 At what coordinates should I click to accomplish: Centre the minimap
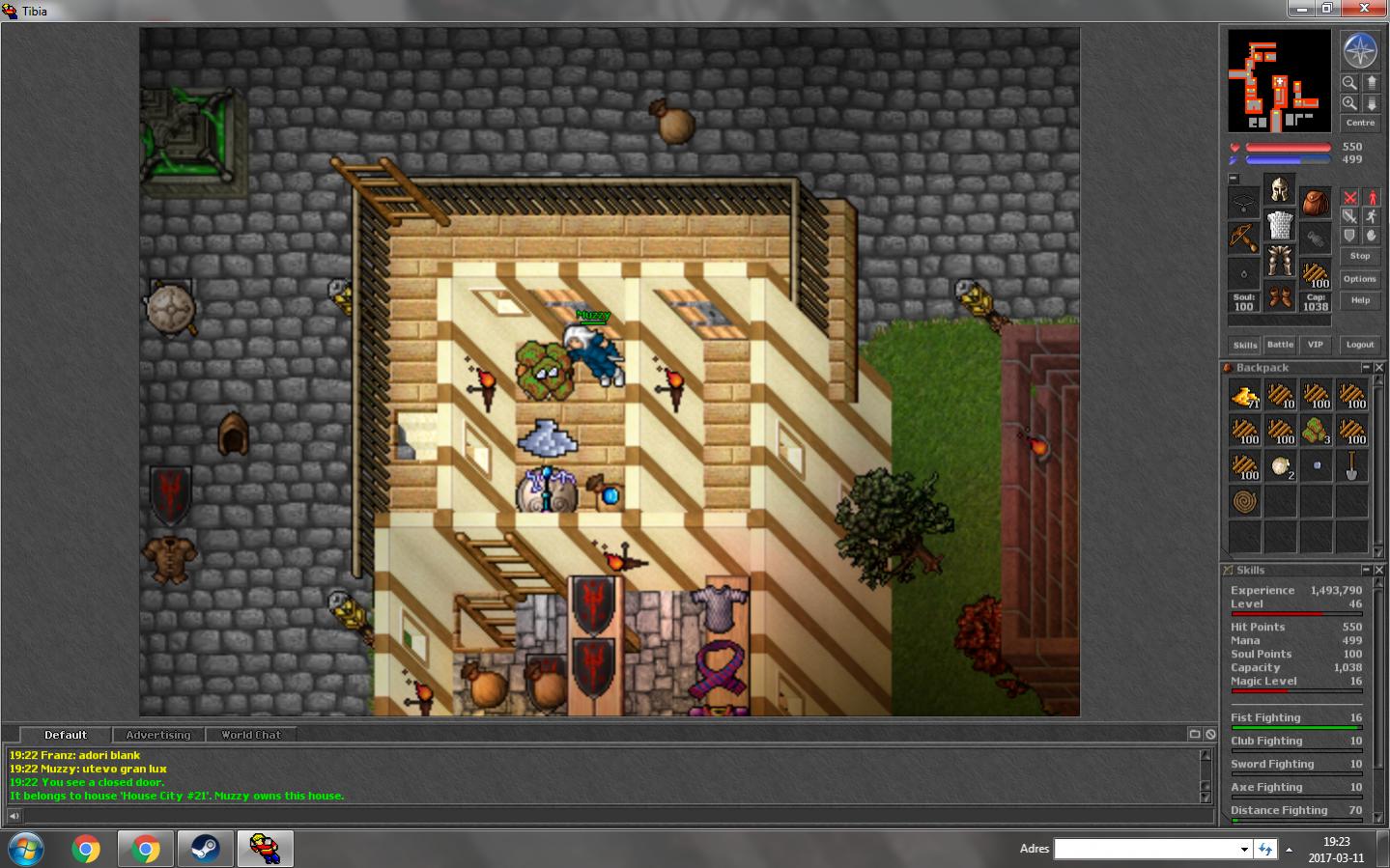pyautogui.click(x=1359, y=123)
